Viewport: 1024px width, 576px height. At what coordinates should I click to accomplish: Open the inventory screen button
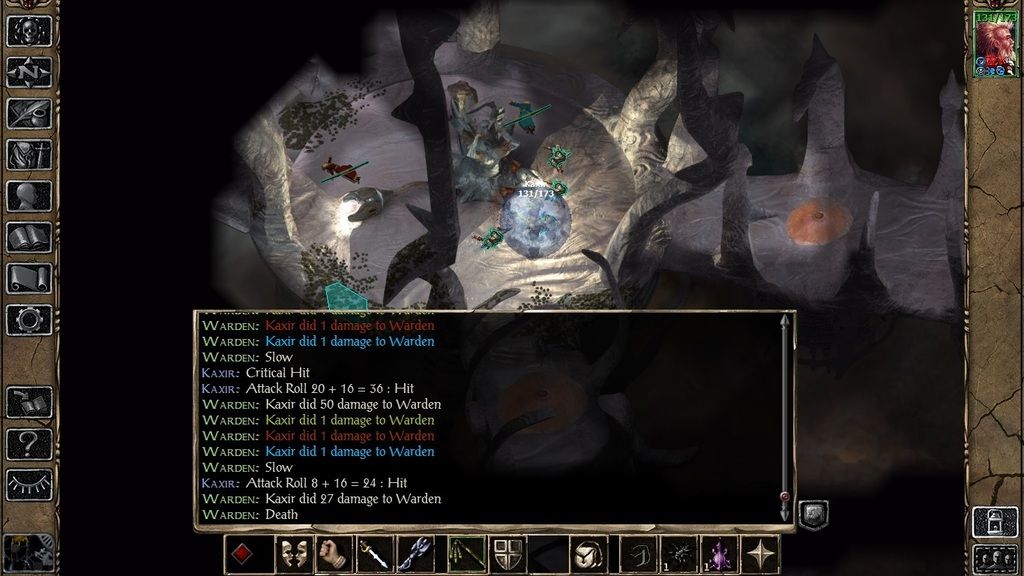pos(29,155)
